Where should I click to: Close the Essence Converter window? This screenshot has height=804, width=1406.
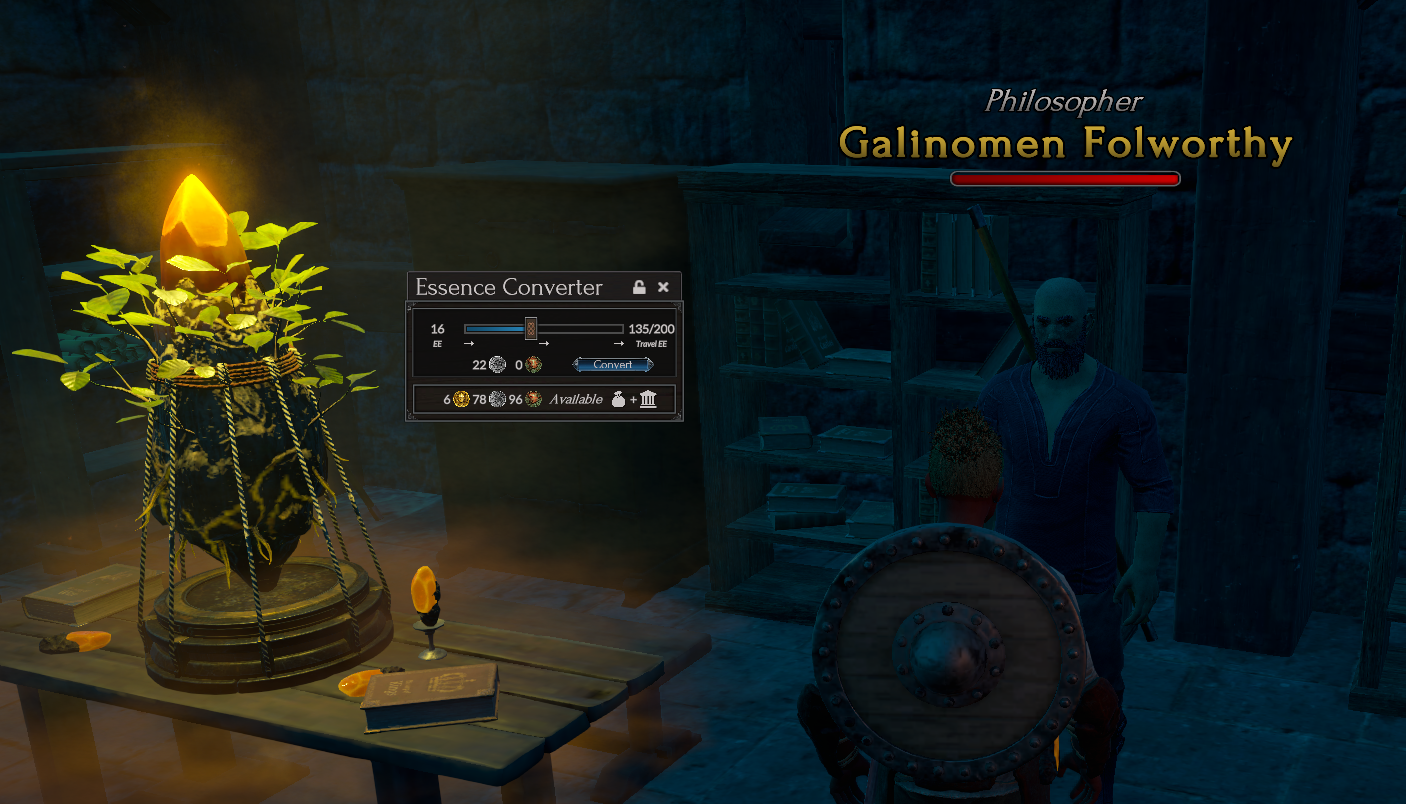pos(663,288)
